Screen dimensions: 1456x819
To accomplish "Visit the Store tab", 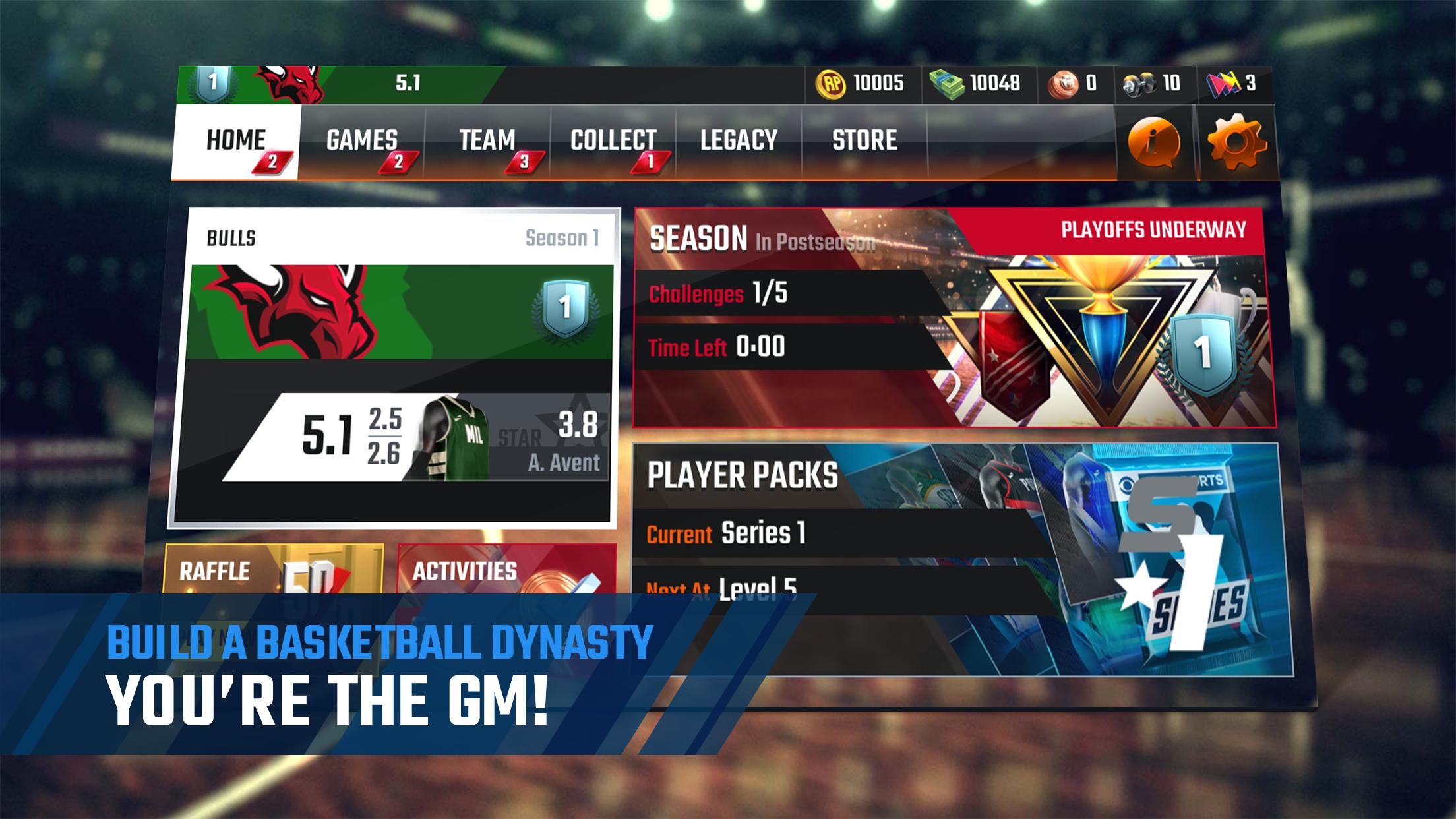I will pyautogui.click(x=864, y=141).
